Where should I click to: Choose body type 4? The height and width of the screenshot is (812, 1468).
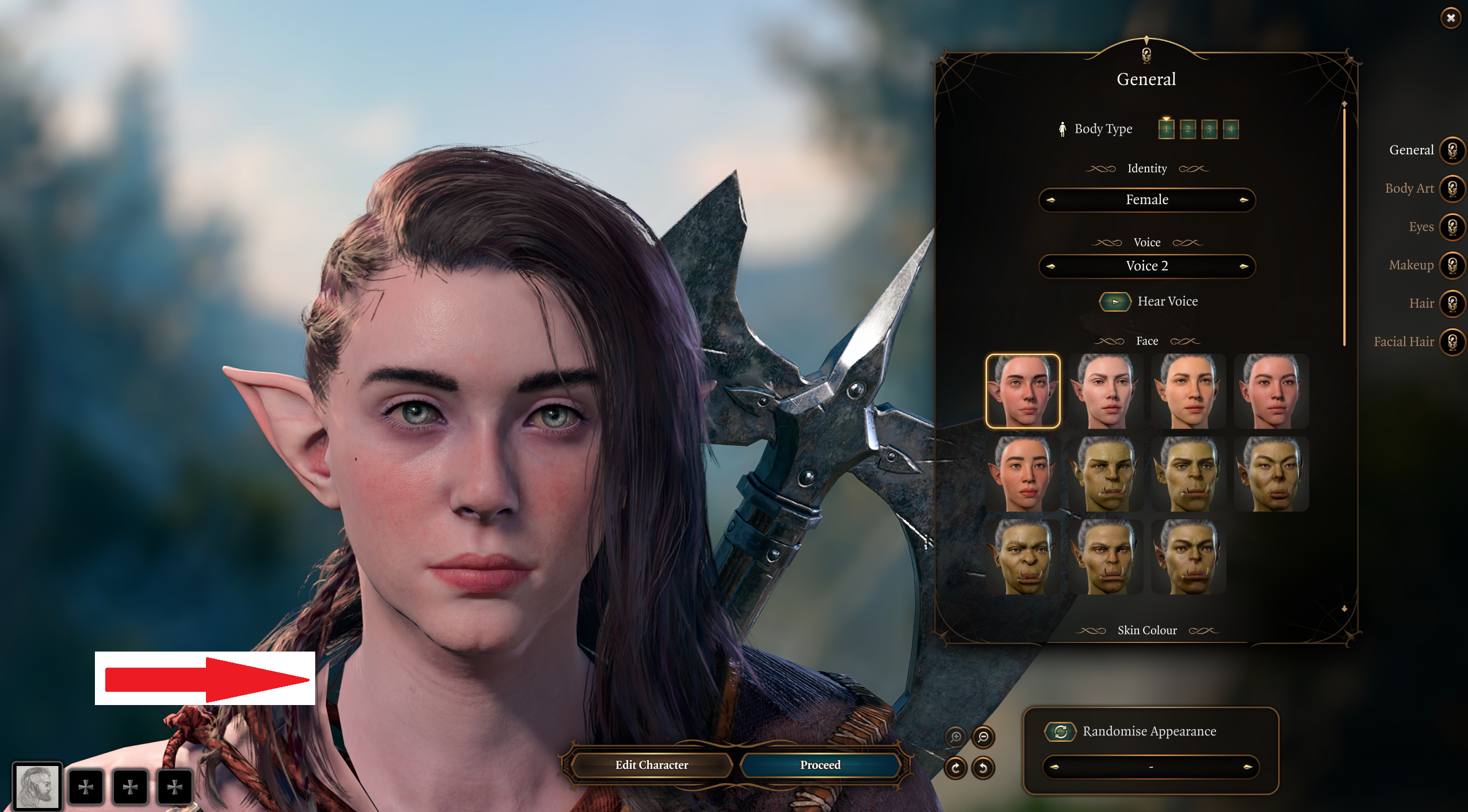pos(1230,129)
